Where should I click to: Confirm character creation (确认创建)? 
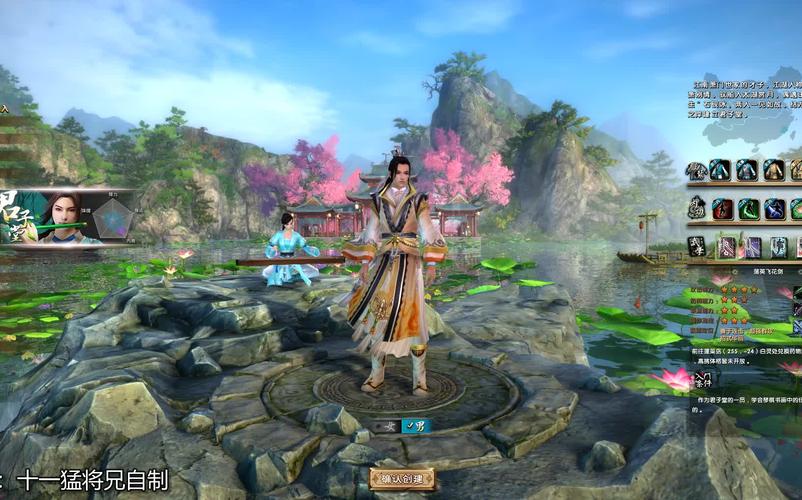click(x=402, y=479)
